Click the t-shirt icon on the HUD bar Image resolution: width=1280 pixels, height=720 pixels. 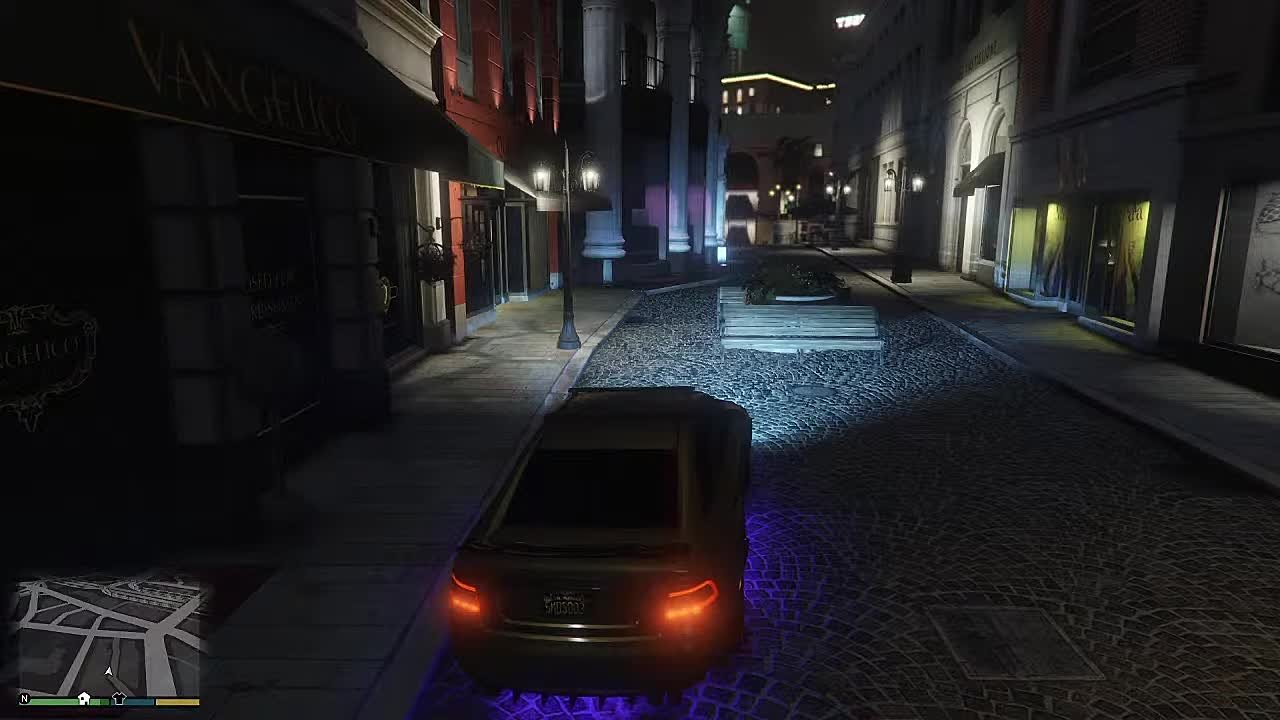[120, 697]
